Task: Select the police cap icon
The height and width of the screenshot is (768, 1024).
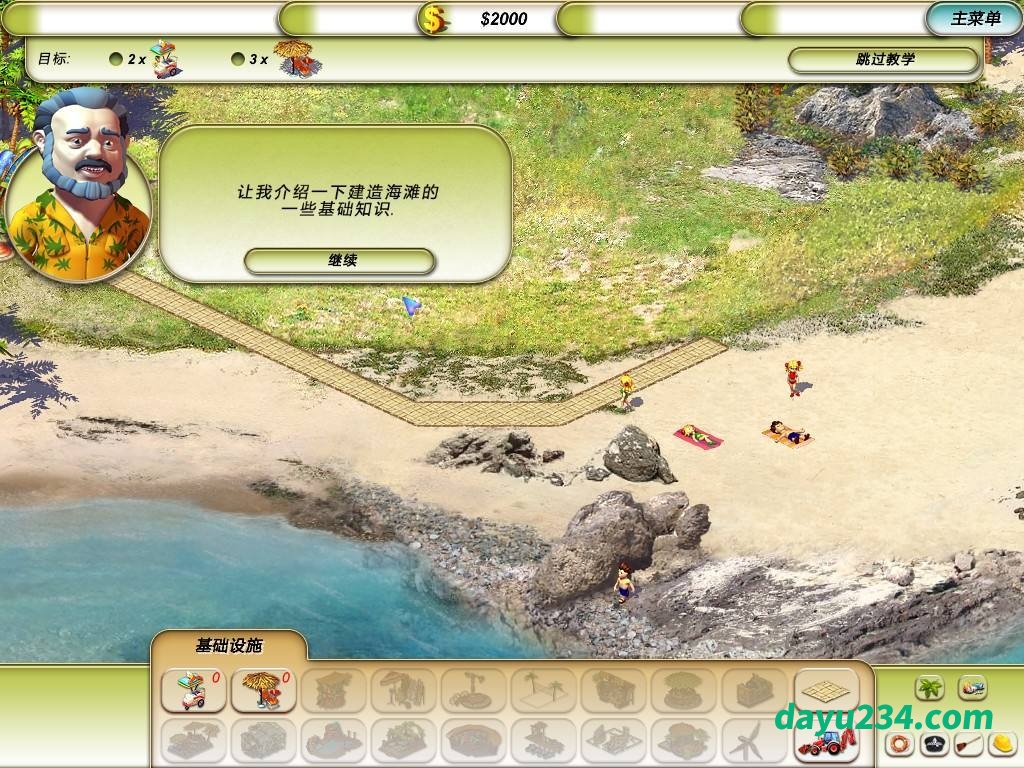Action: click(933, 743)
